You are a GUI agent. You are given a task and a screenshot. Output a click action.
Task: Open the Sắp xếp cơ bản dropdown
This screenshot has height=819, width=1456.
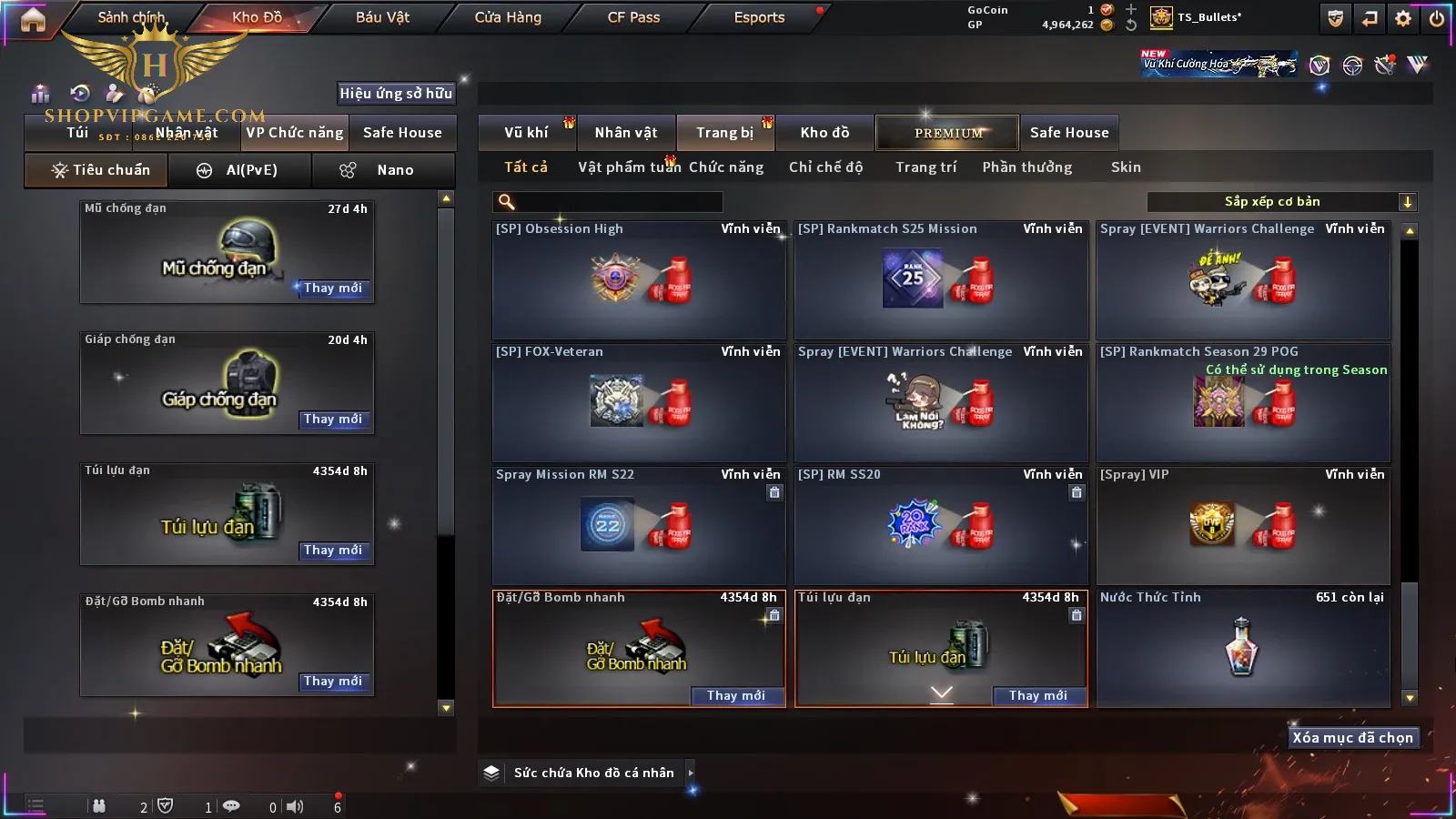pyautogui.click(x=1281, y=202)
